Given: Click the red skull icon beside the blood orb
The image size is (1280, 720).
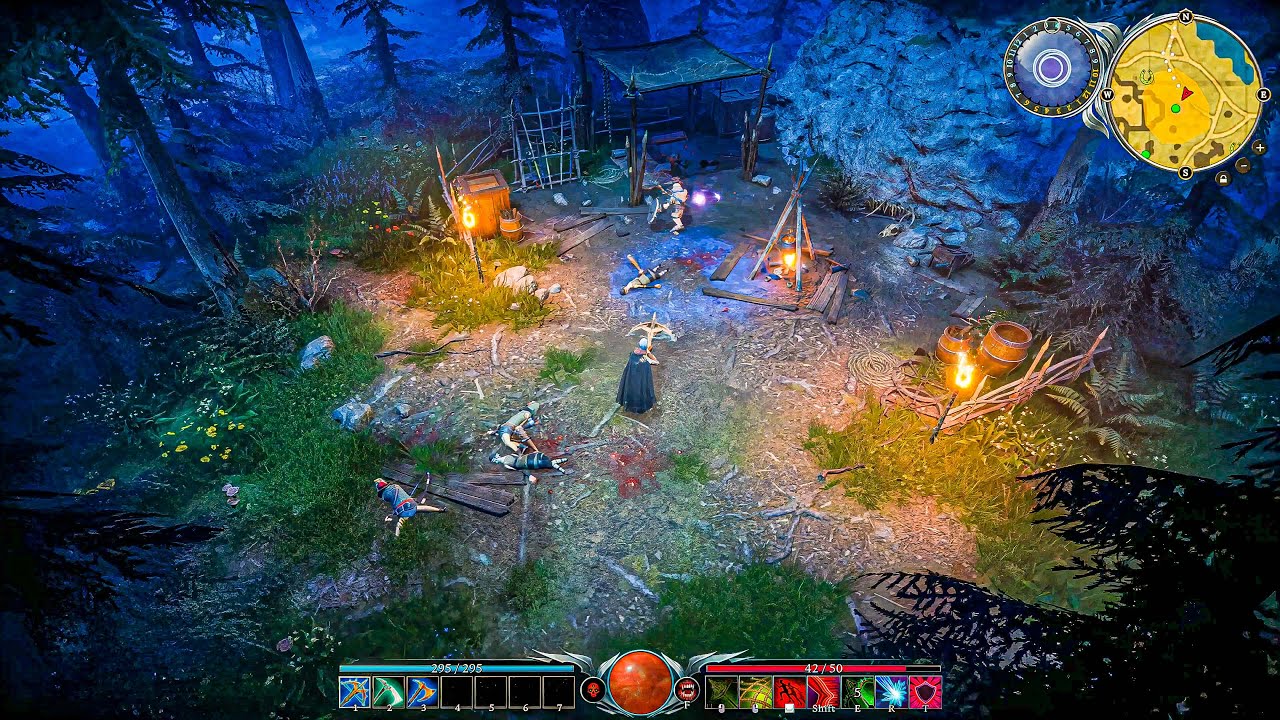Looking at the screenshot, I should coord(592,689).
